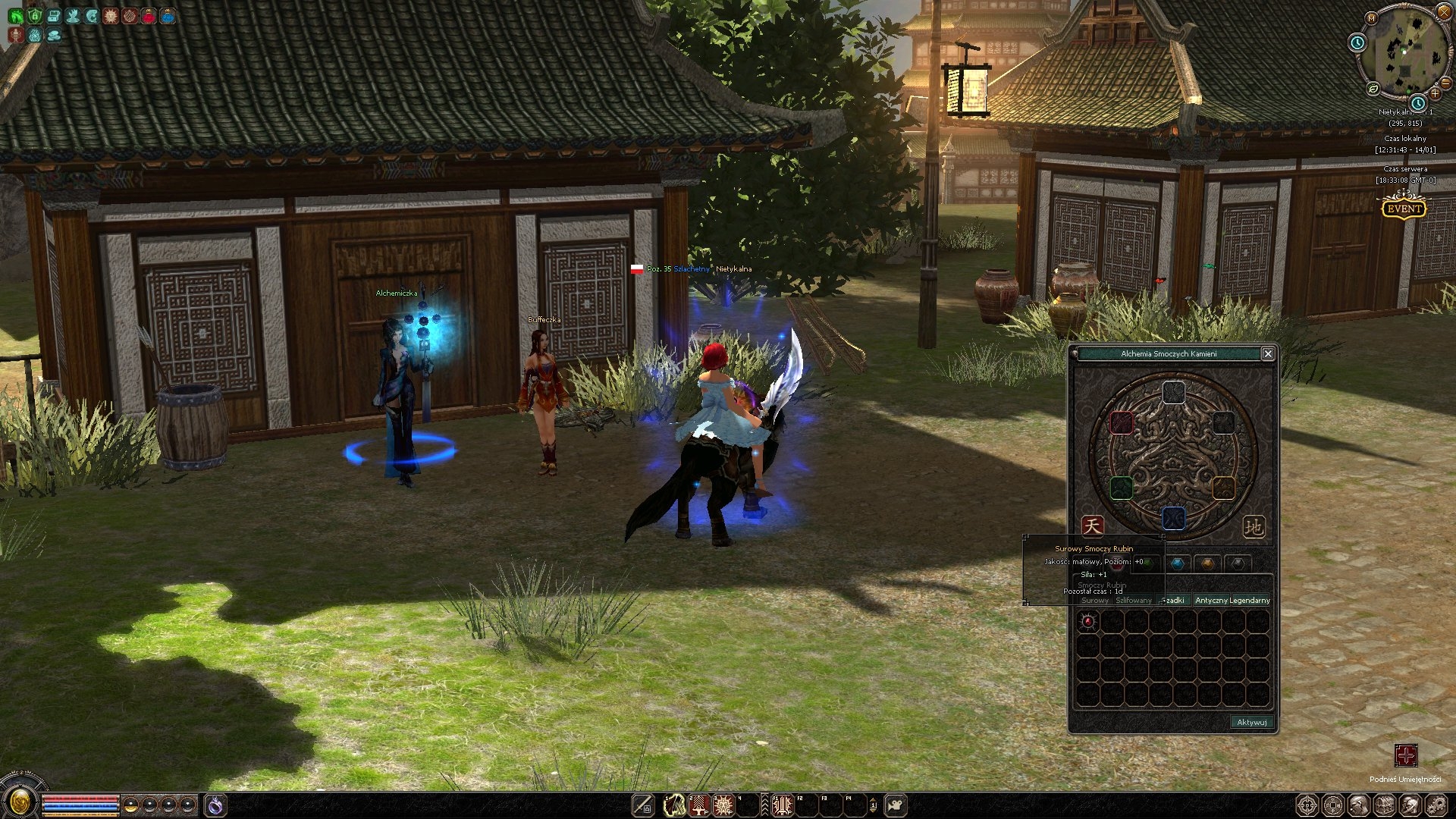Screen dimensions: 1456x819
Task: Close the Alchemia Smoczych Kamieni window
Action: click(x=1267, y=353)
